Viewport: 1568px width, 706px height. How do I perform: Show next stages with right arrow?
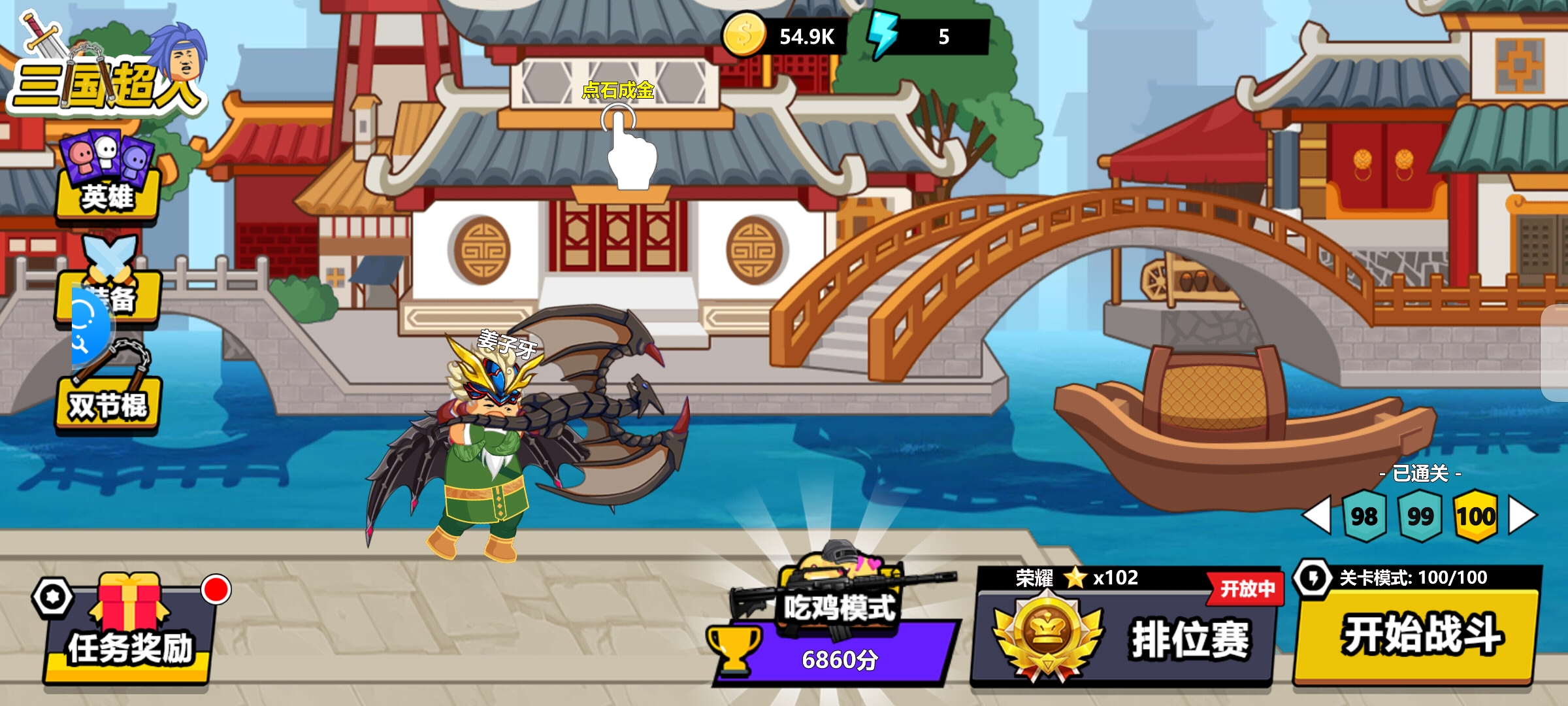click(x=1522, y=515)
